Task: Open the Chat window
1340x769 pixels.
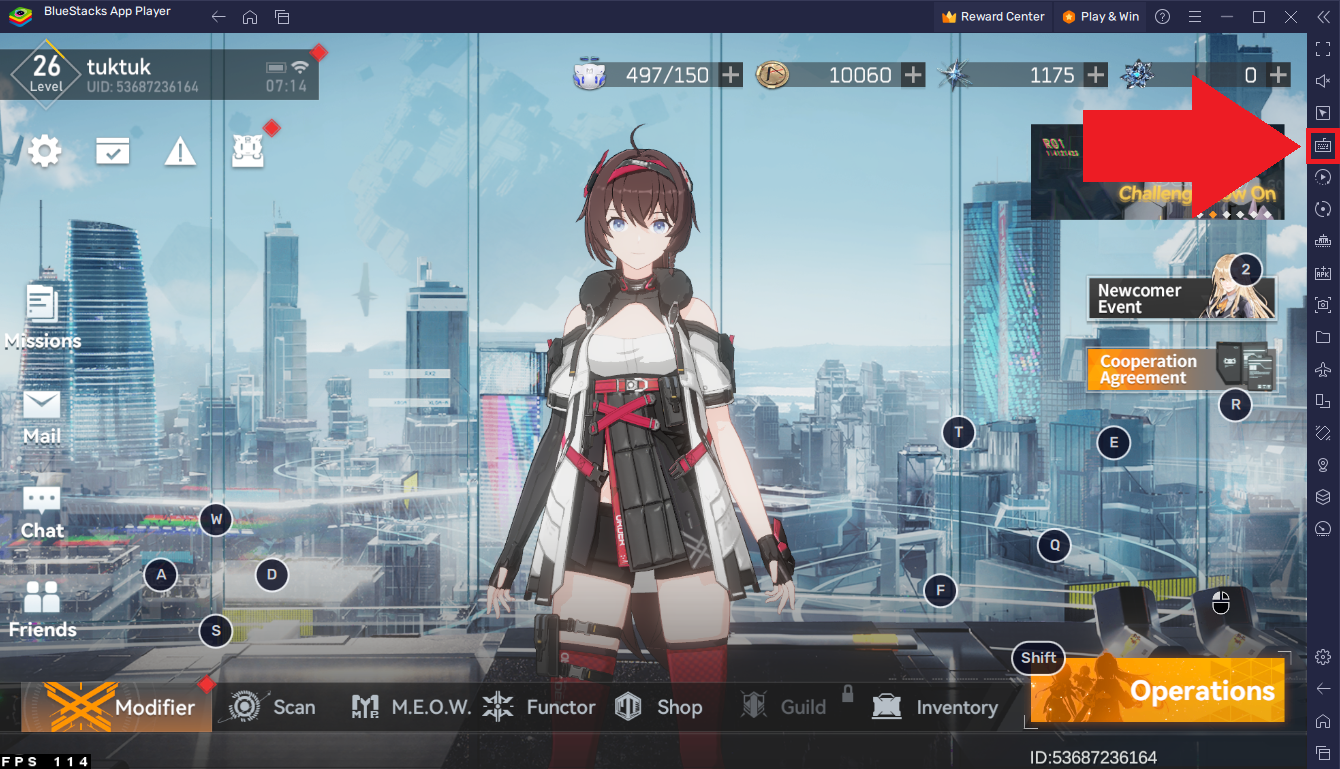Action: (x=42, y=510)
